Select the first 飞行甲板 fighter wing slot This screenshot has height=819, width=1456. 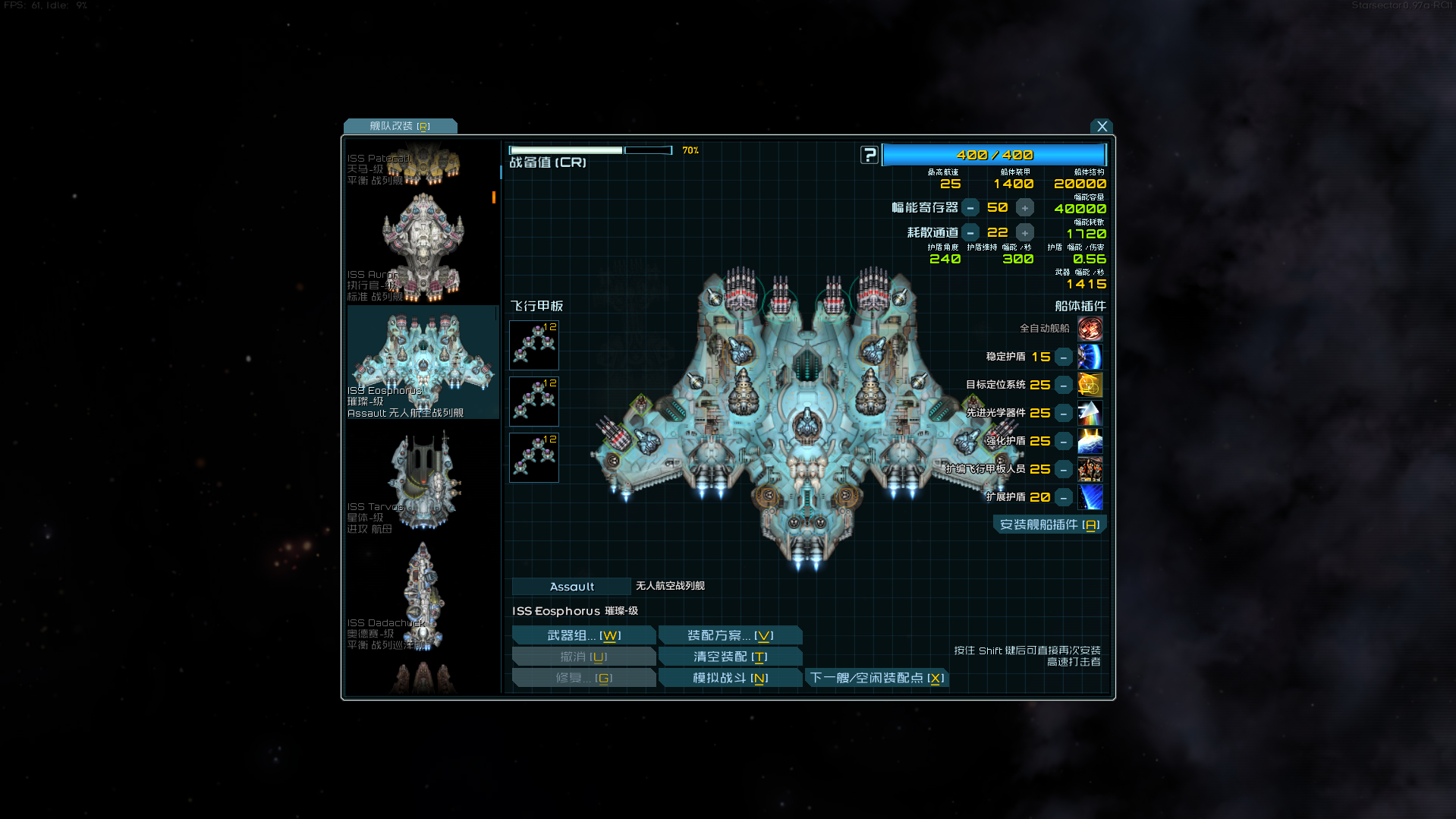[534, 345]
